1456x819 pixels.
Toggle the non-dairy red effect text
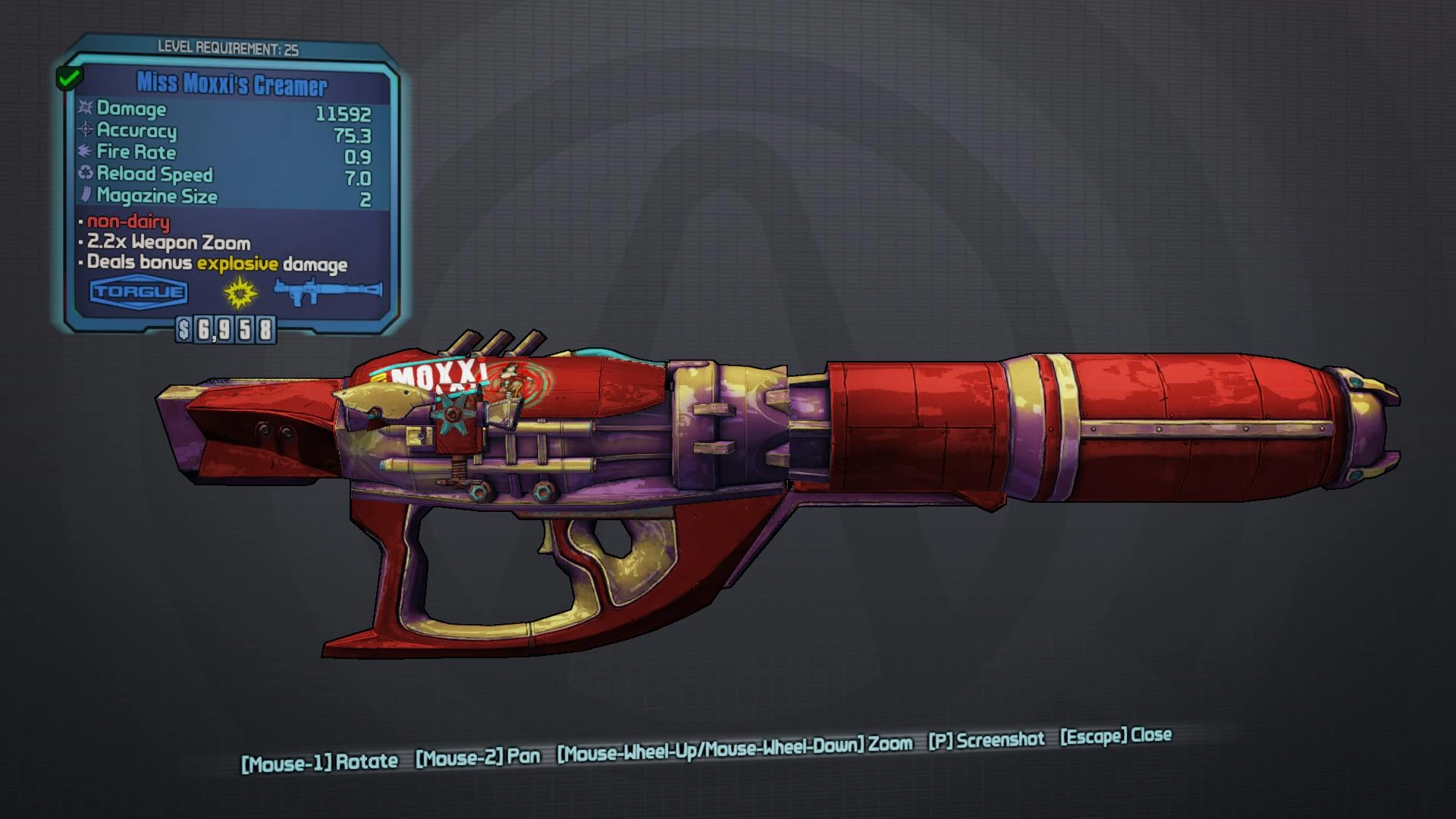click(x=127, y=223)
